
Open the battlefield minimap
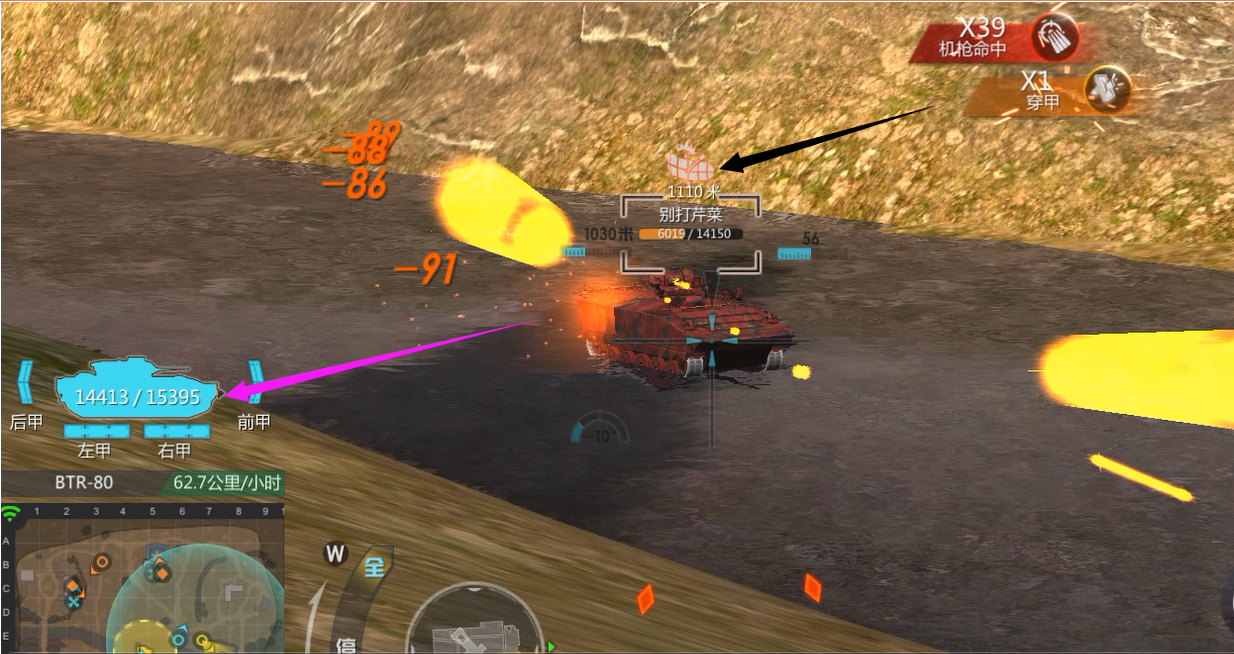(x=142, y=578)
